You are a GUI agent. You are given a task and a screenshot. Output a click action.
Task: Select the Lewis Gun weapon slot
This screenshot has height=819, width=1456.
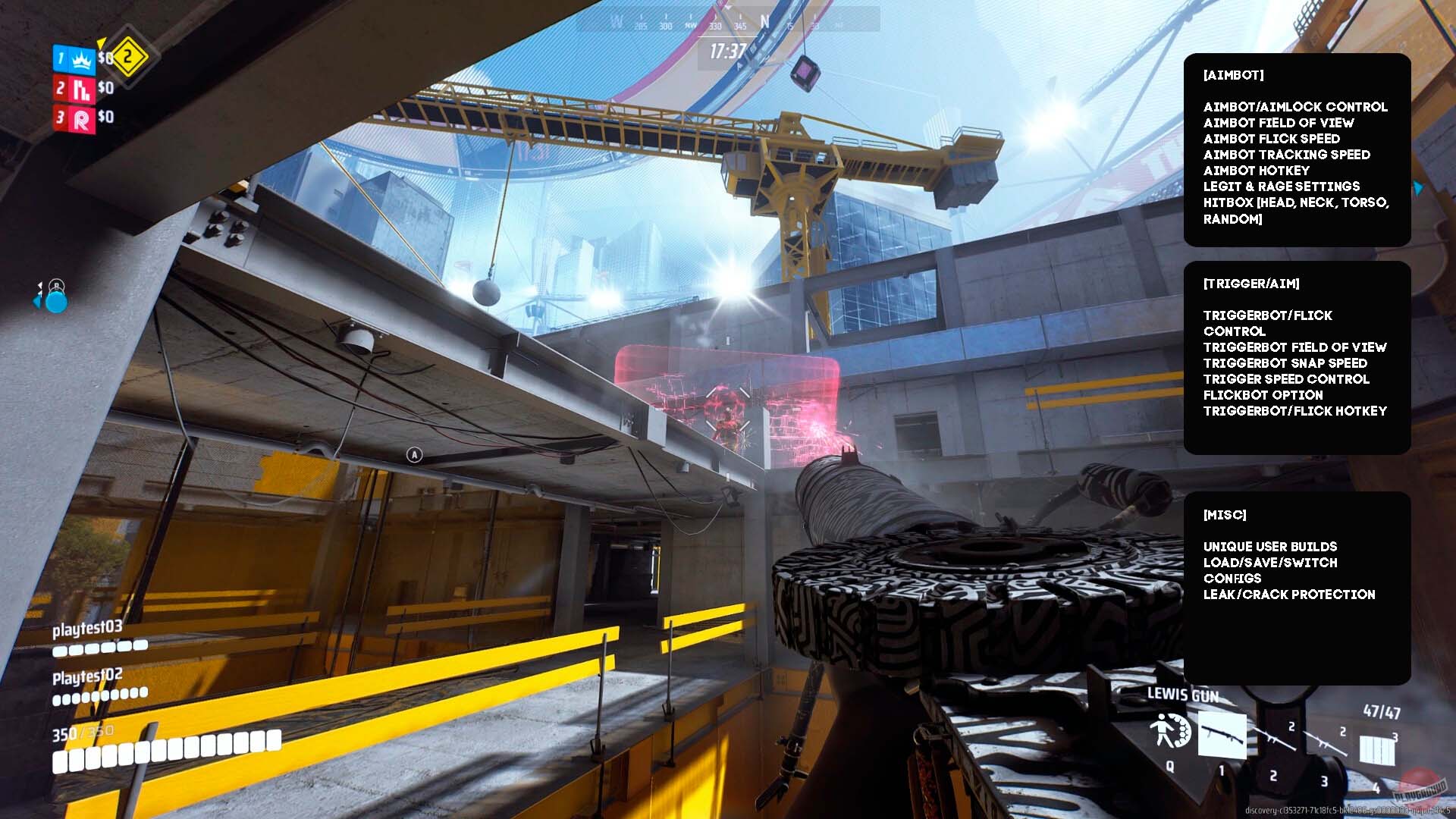tap(1222, 735)
